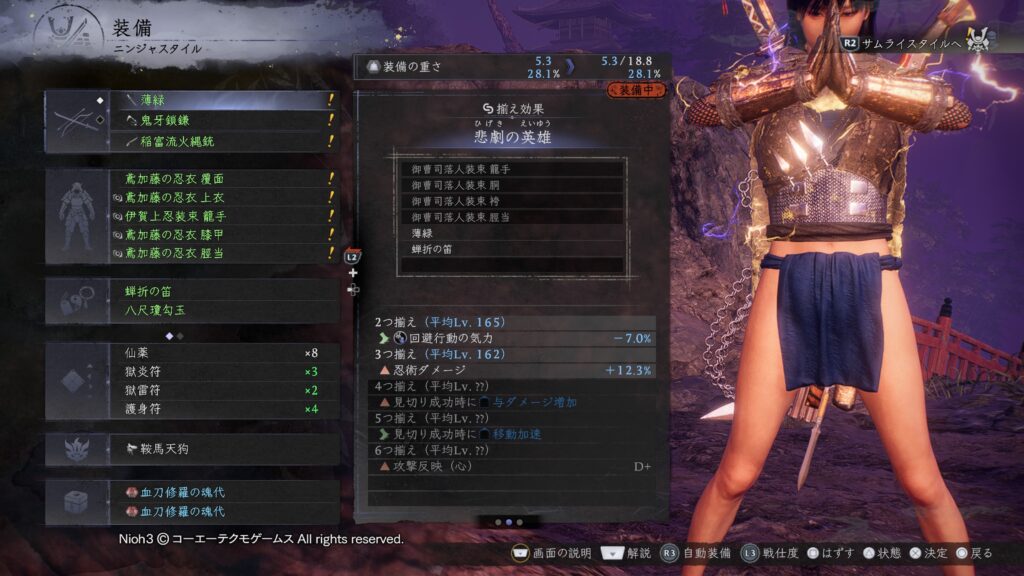This screenshot has height=576, width=1024.
Task: Open the 鳶加藤の忍衣 脛当 foot armor slot
Action: click(x=220, y=254)
